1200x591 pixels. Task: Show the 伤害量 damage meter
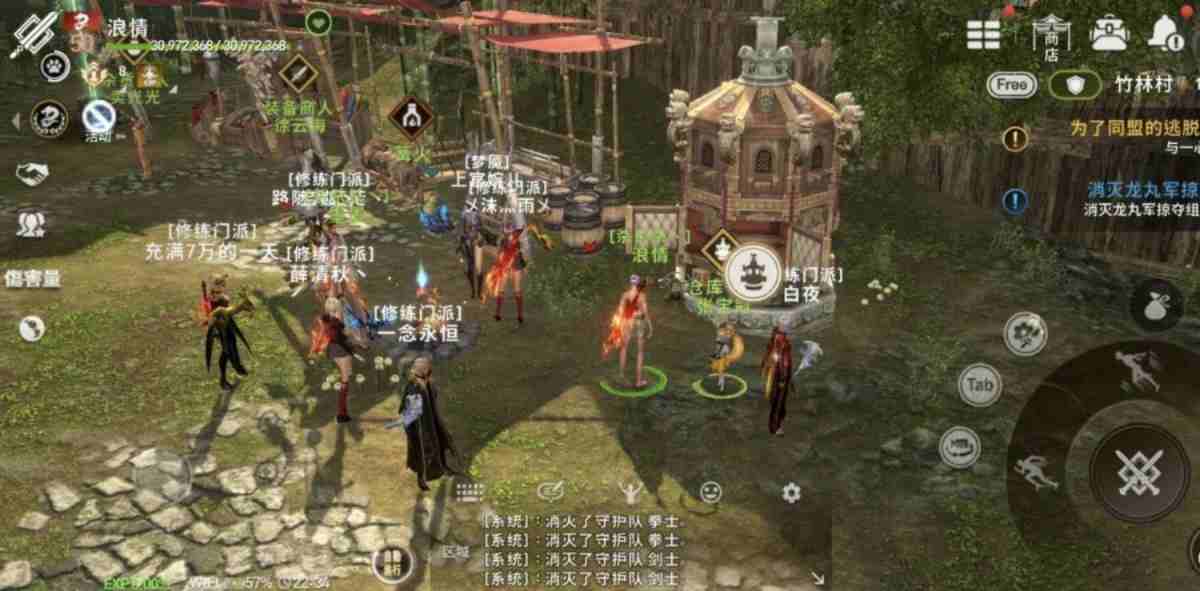click(x=33, y=278)
